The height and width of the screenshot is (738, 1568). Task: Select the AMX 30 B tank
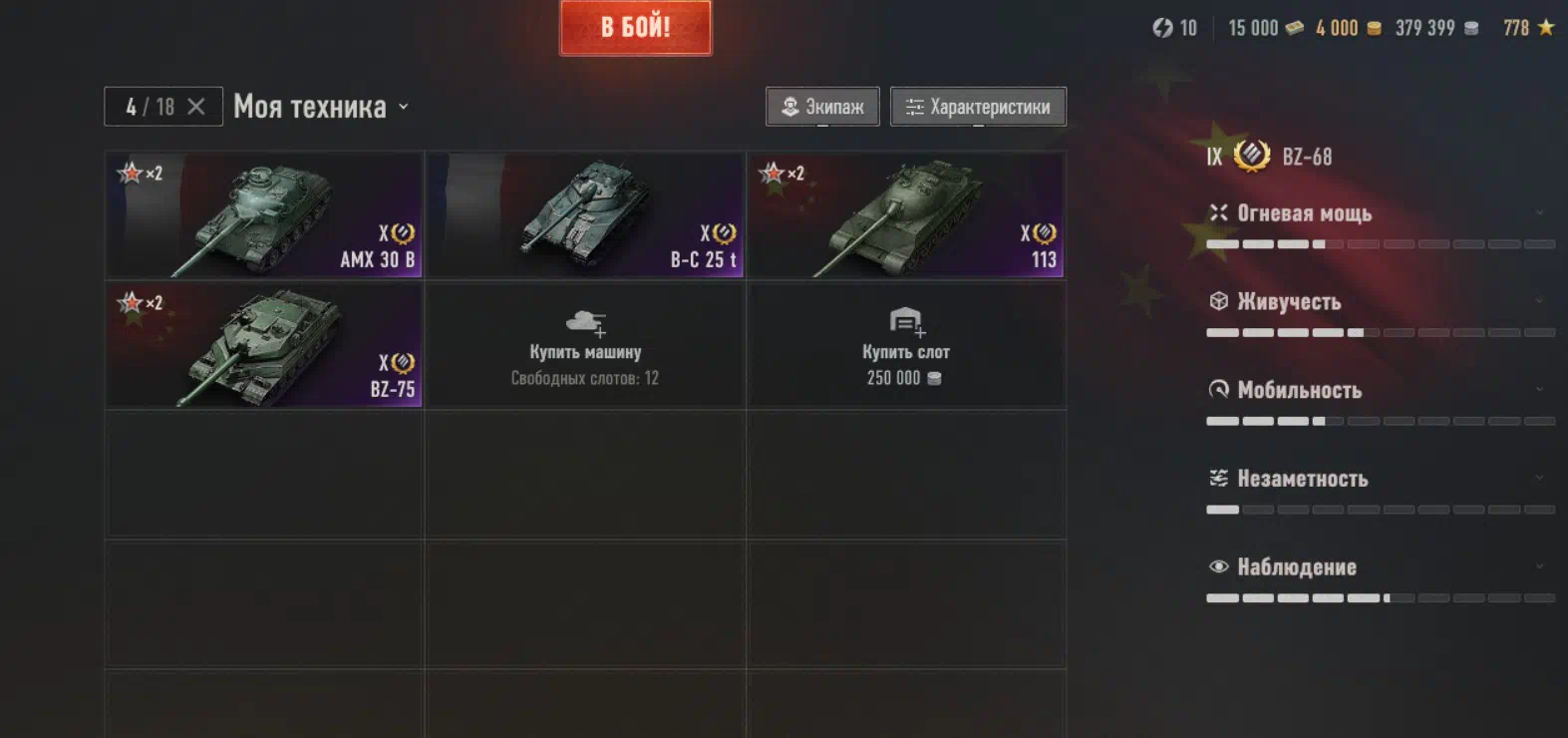coord(264,215)
